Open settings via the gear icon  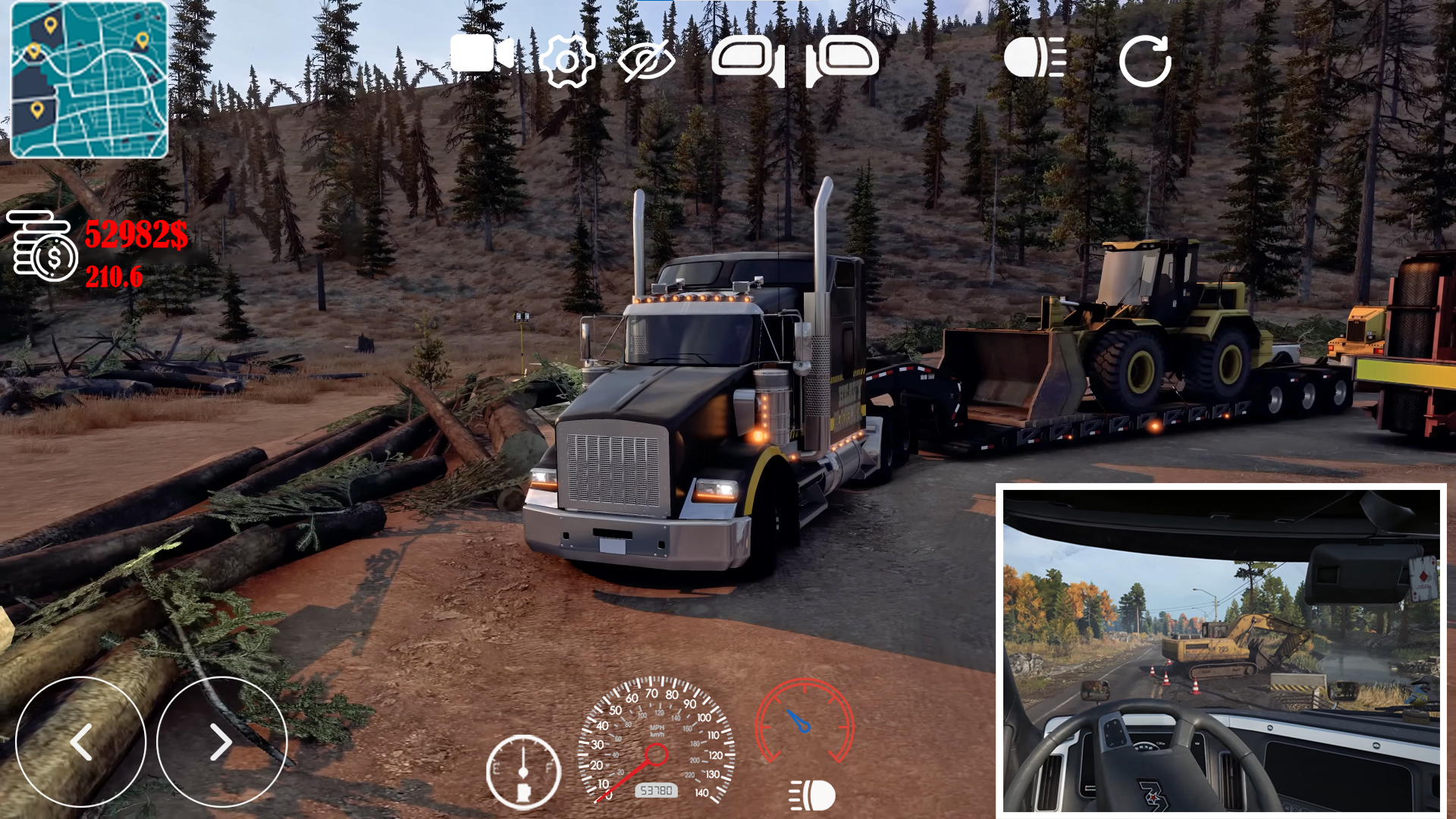coord(567,61)
